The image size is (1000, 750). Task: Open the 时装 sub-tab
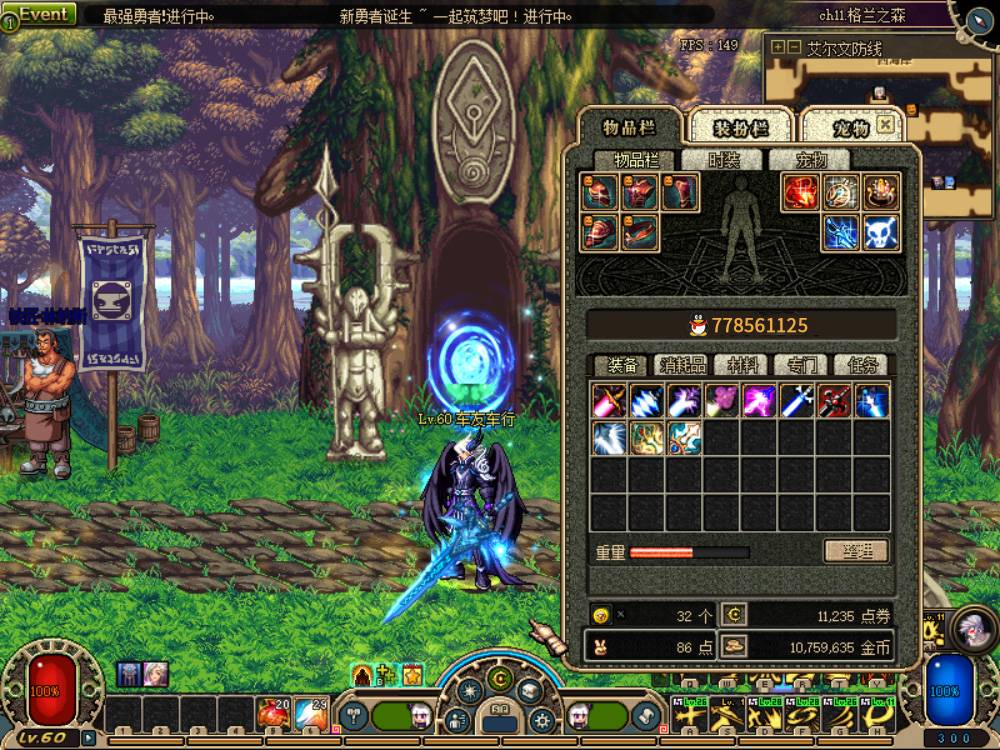pos(724,161)
